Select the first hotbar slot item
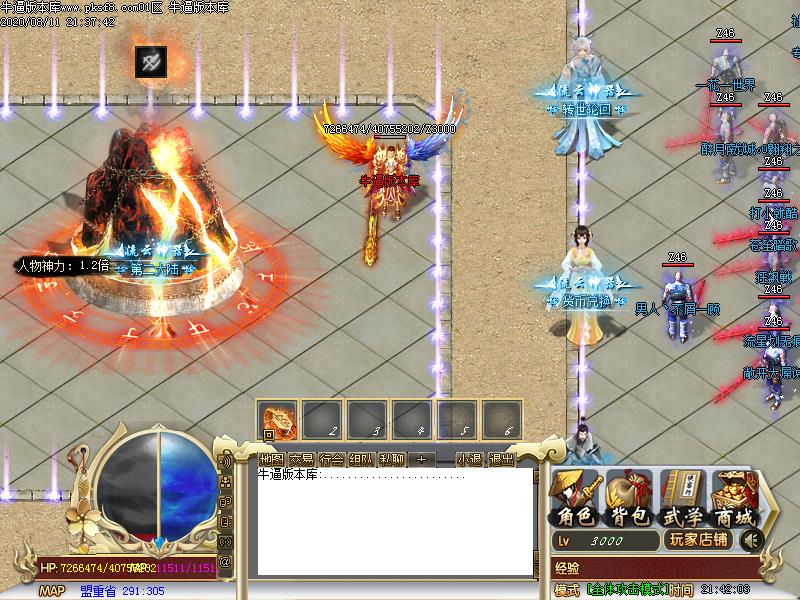 coord(277,419)
